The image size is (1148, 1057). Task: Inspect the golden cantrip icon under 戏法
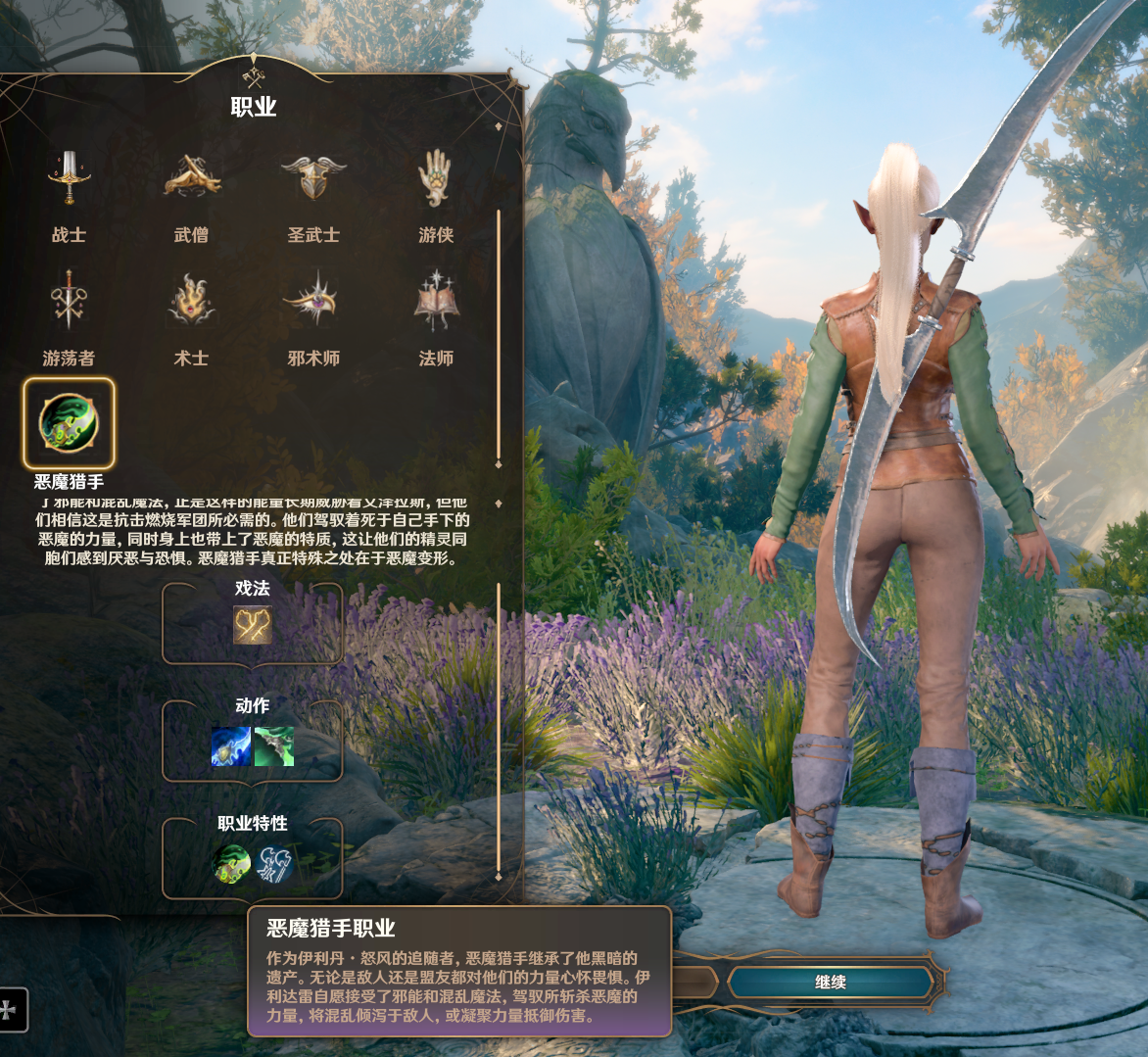252,625
